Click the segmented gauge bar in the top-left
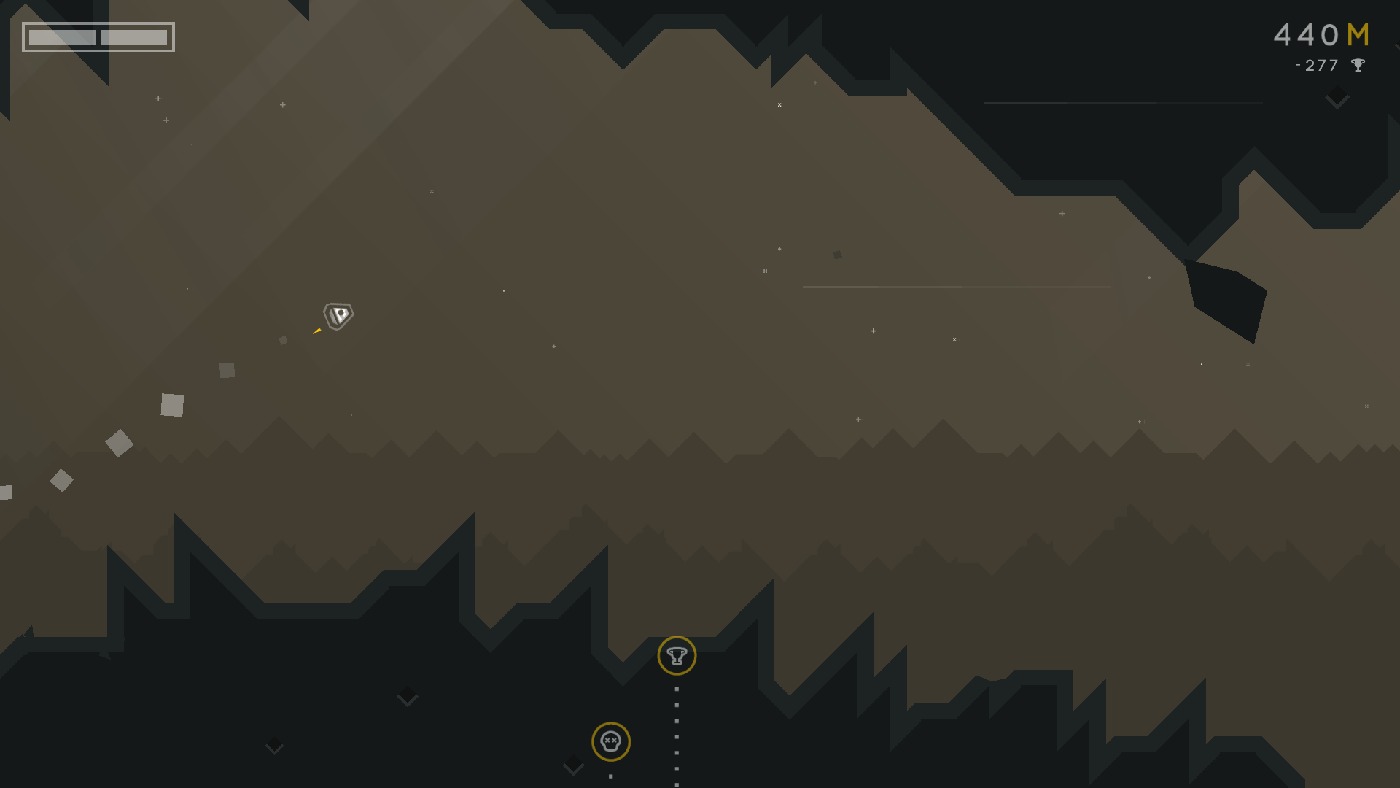Screen dimensions: 1400x788 pos(96,37)
